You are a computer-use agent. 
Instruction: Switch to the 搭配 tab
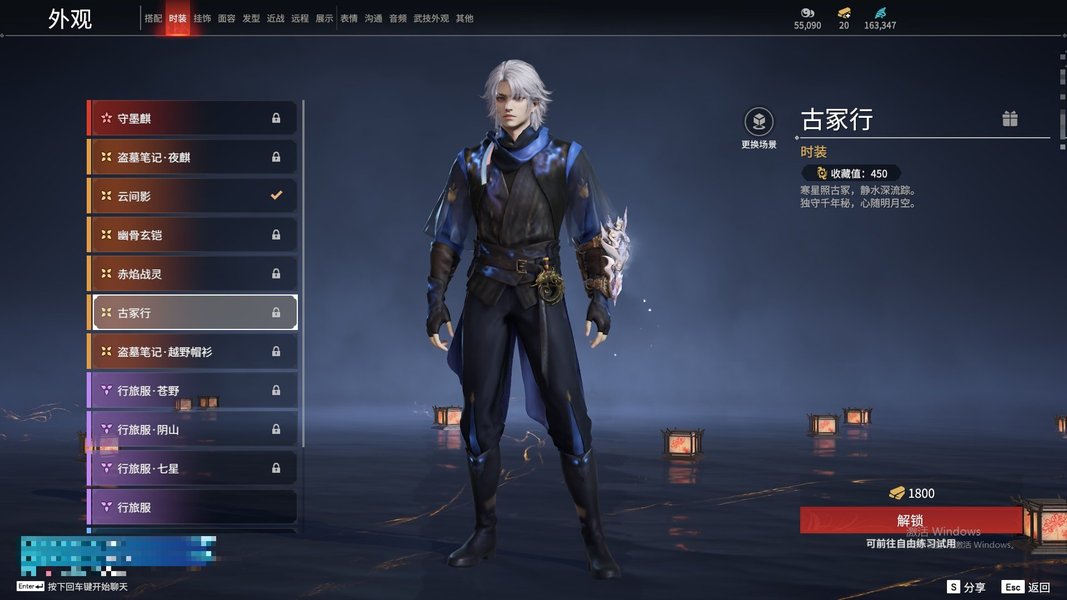click(x=153, y=19)
